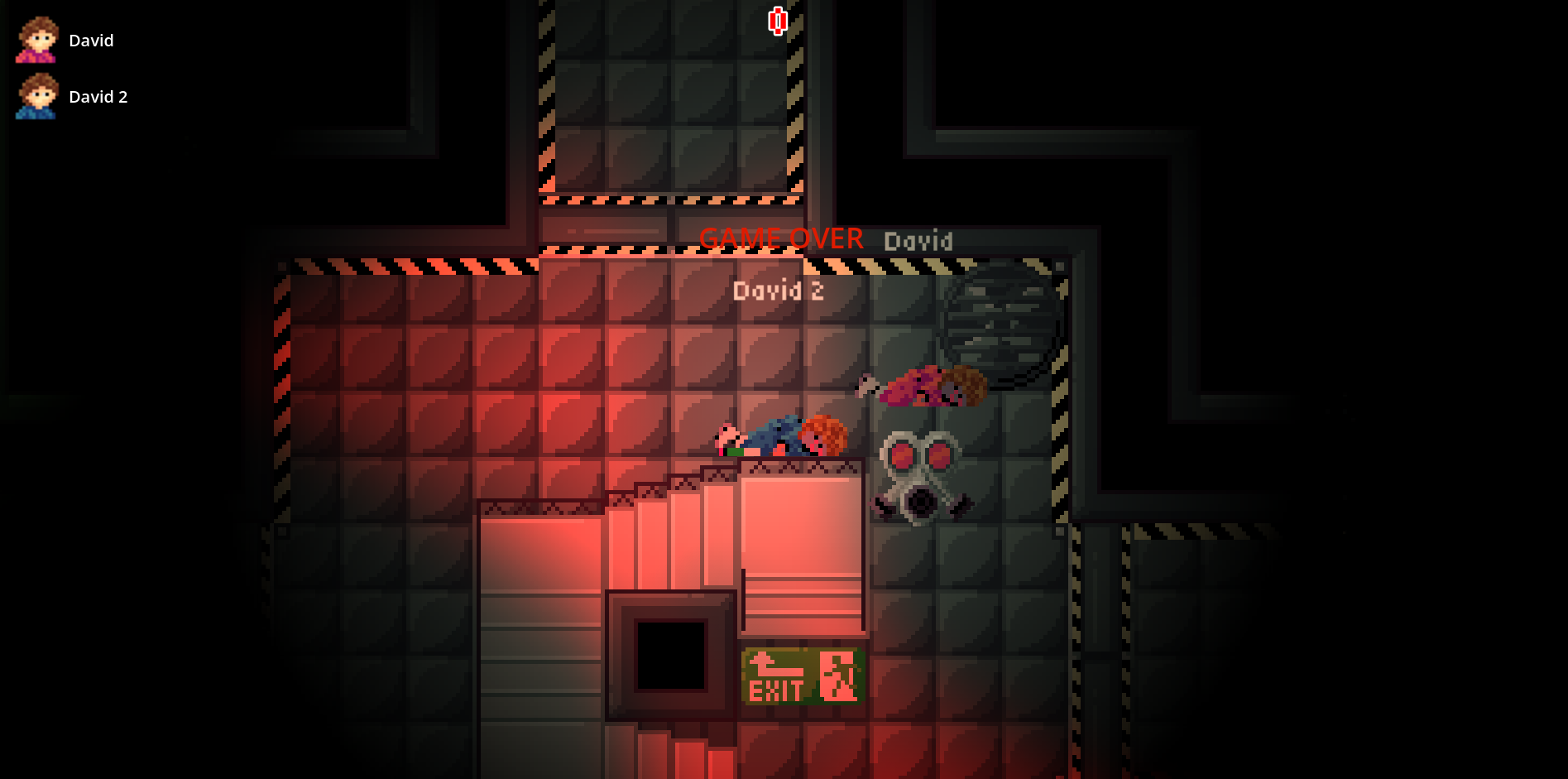Click the David floating name tag
Screen dimensions: 1568x779
coord(919,241)
